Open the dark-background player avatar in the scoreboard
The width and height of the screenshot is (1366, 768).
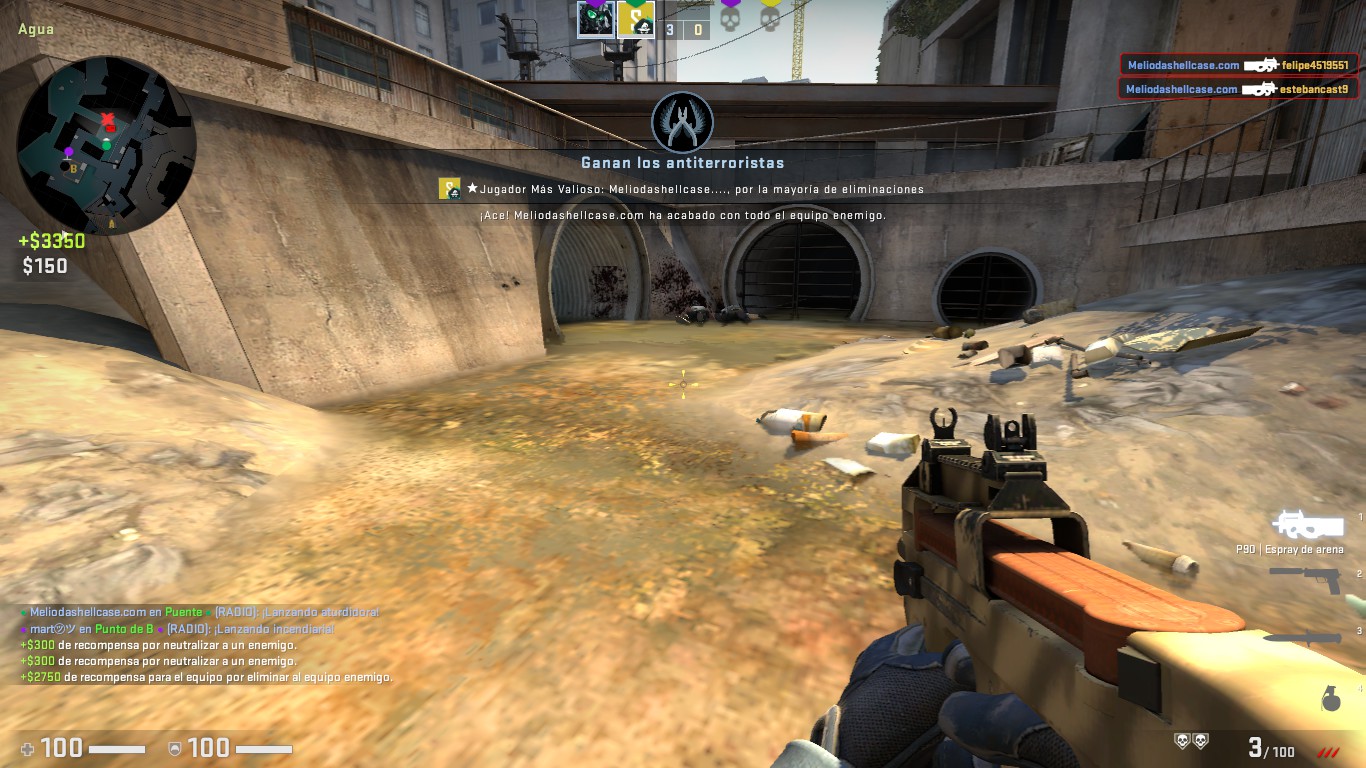(x=596, y=19)
